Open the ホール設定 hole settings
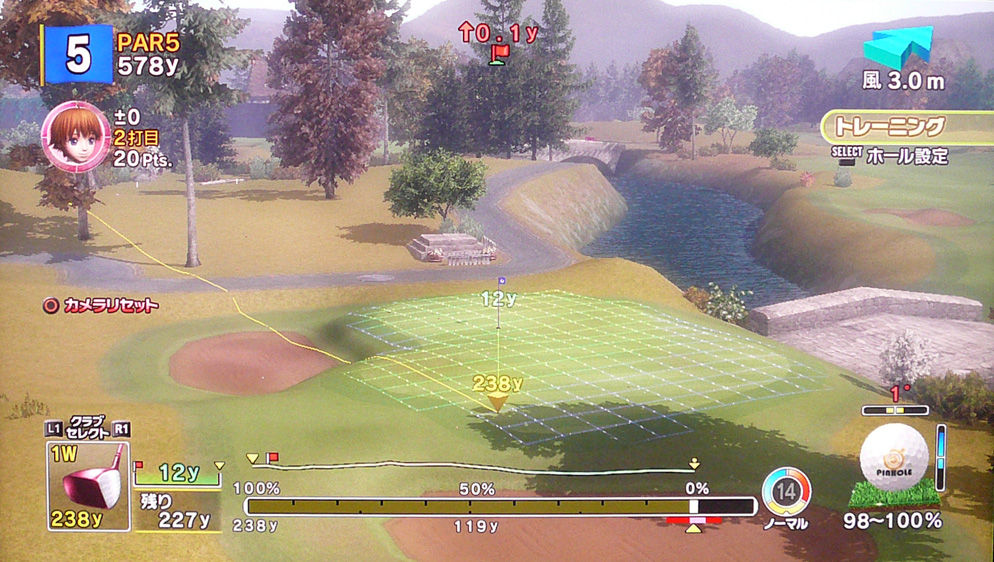 903,156
